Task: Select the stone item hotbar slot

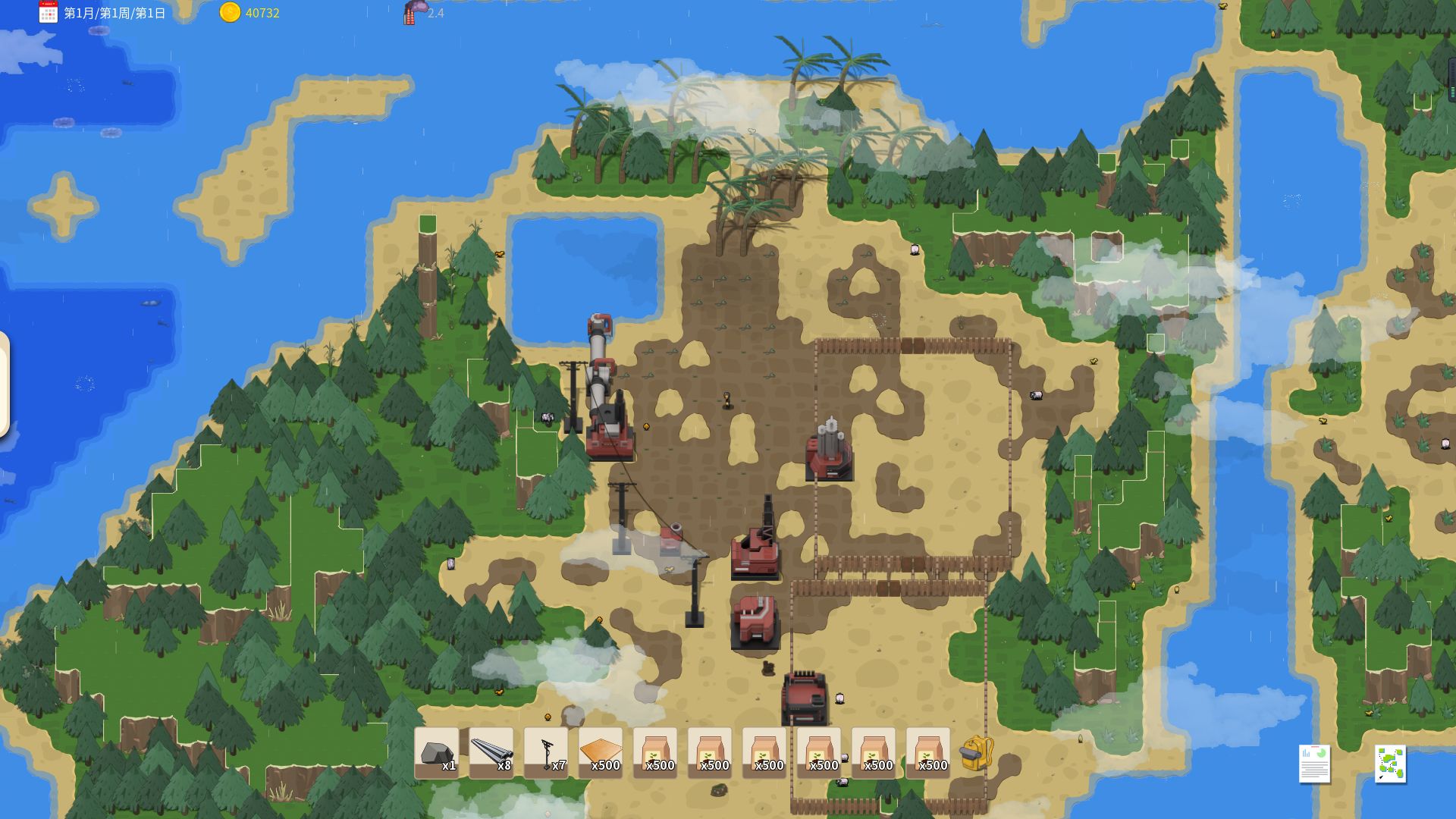Action: (x=436, y=753)
